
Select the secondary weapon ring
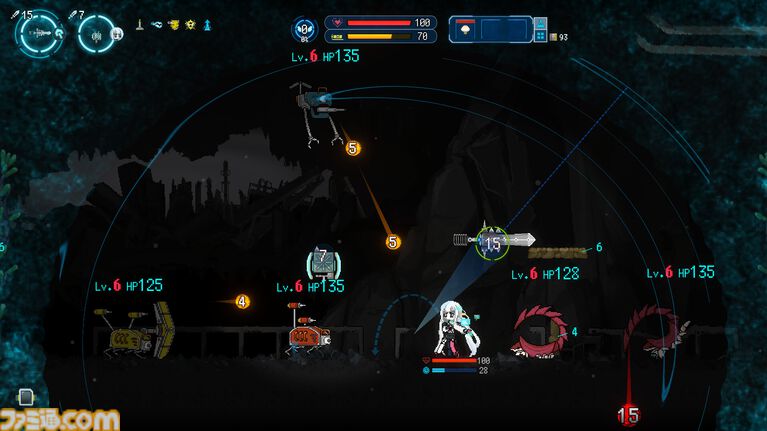pos(95,34)
